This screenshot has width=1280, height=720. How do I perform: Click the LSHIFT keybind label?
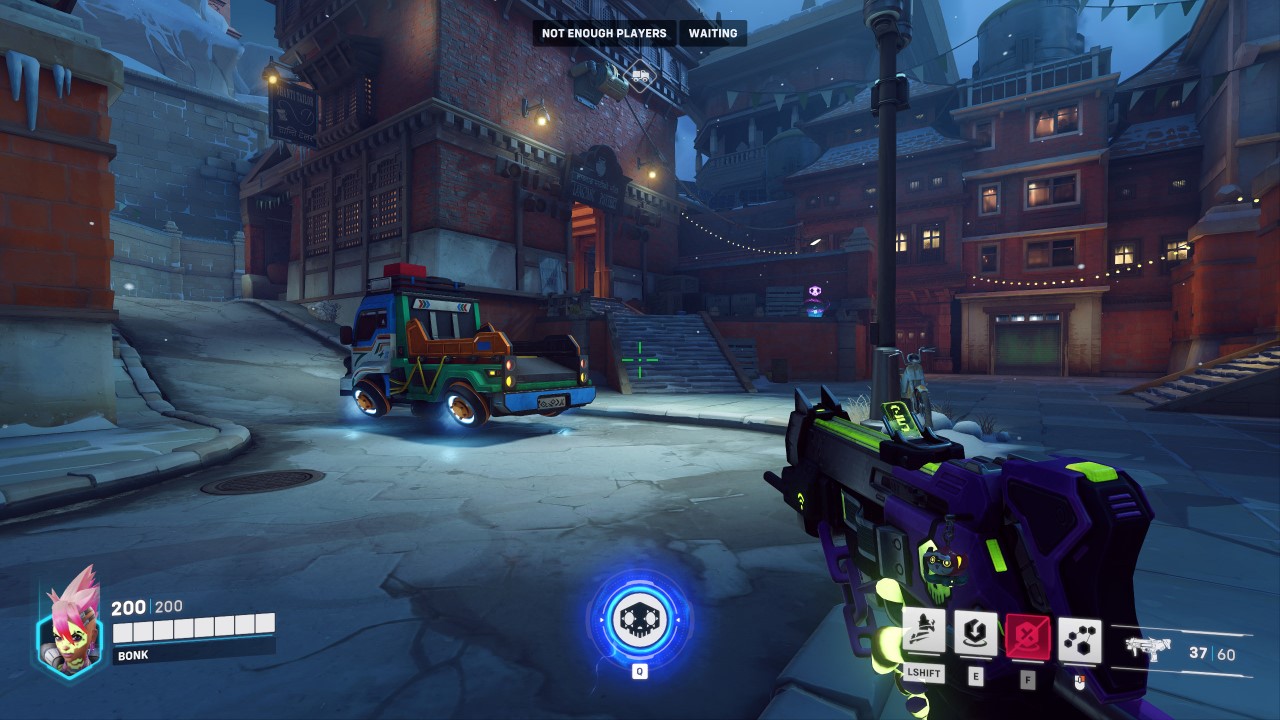(925, 673)
